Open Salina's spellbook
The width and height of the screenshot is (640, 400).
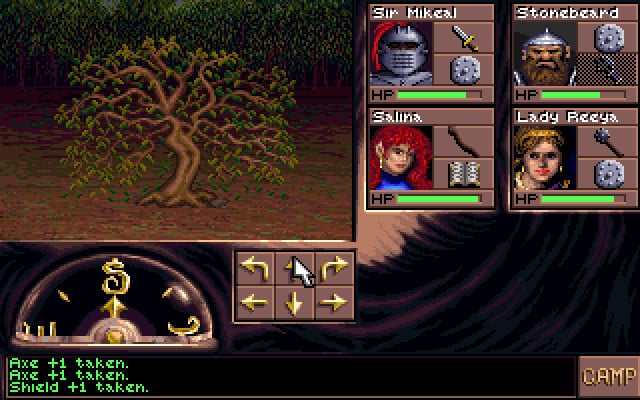[x=464, y=175]
